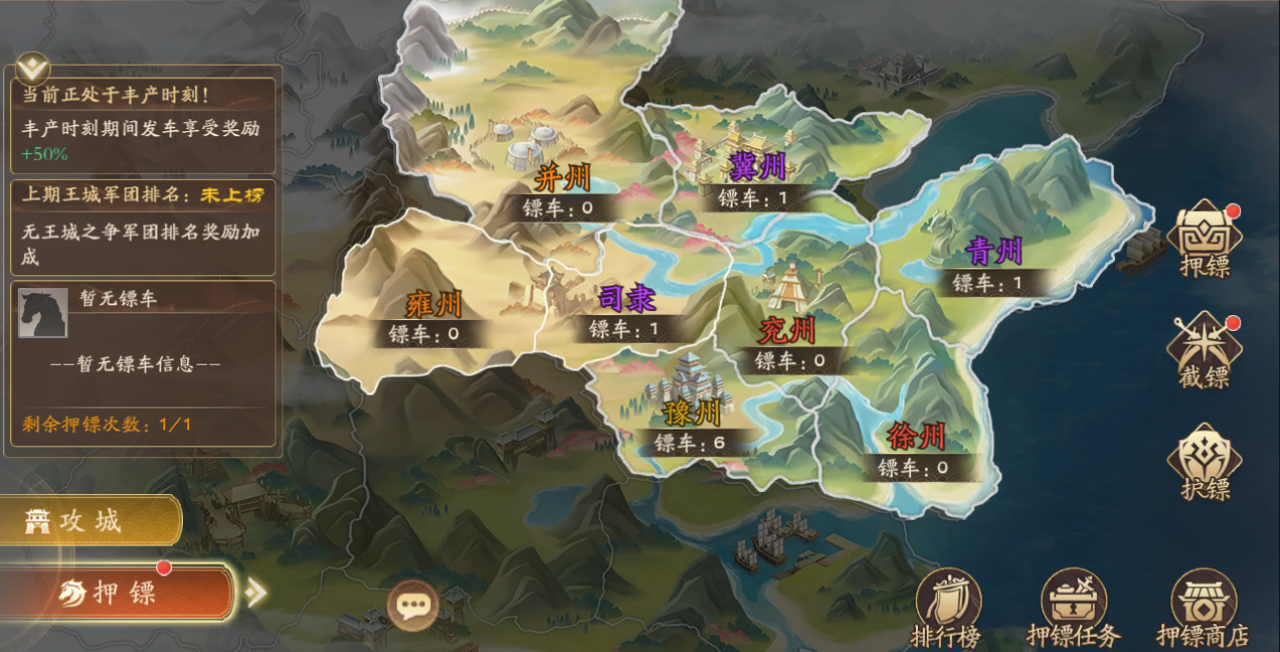
Task: Choose the 豫州 province with 6 carts
Action: (692, 413)
